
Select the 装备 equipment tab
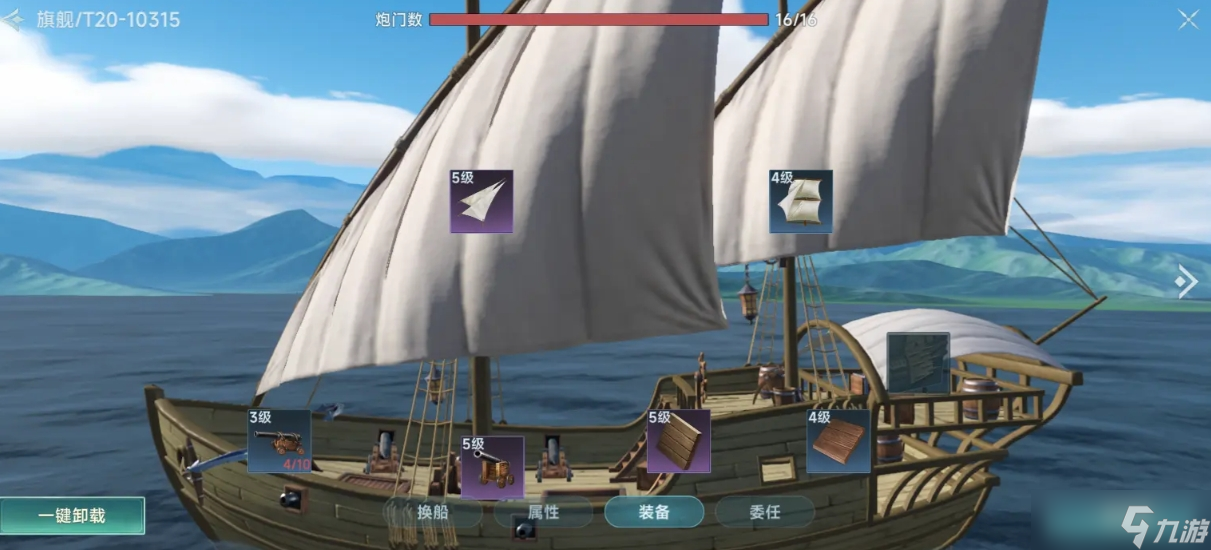[x=654, y=513]
